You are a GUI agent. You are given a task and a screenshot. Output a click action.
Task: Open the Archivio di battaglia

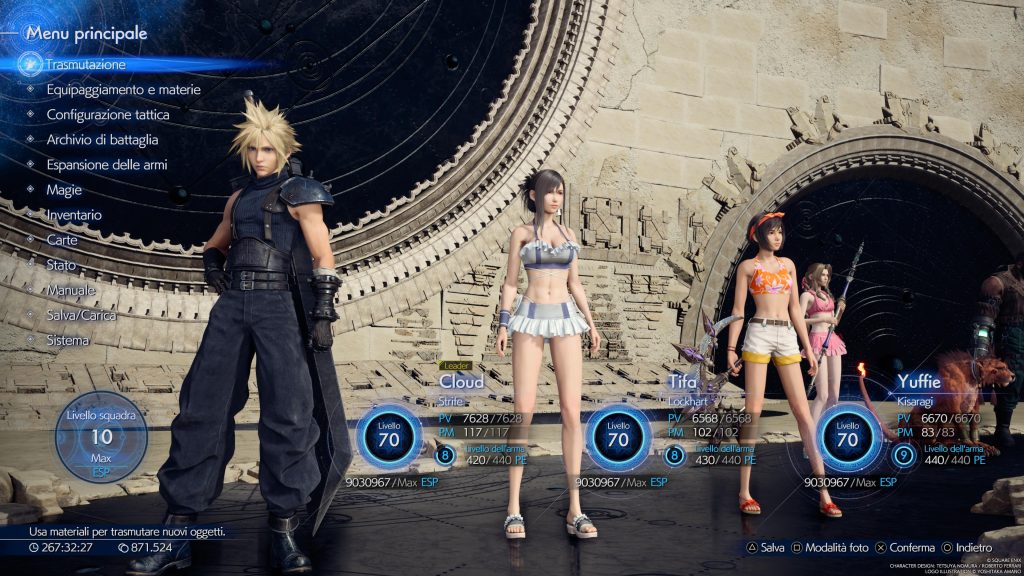[102, 139]
